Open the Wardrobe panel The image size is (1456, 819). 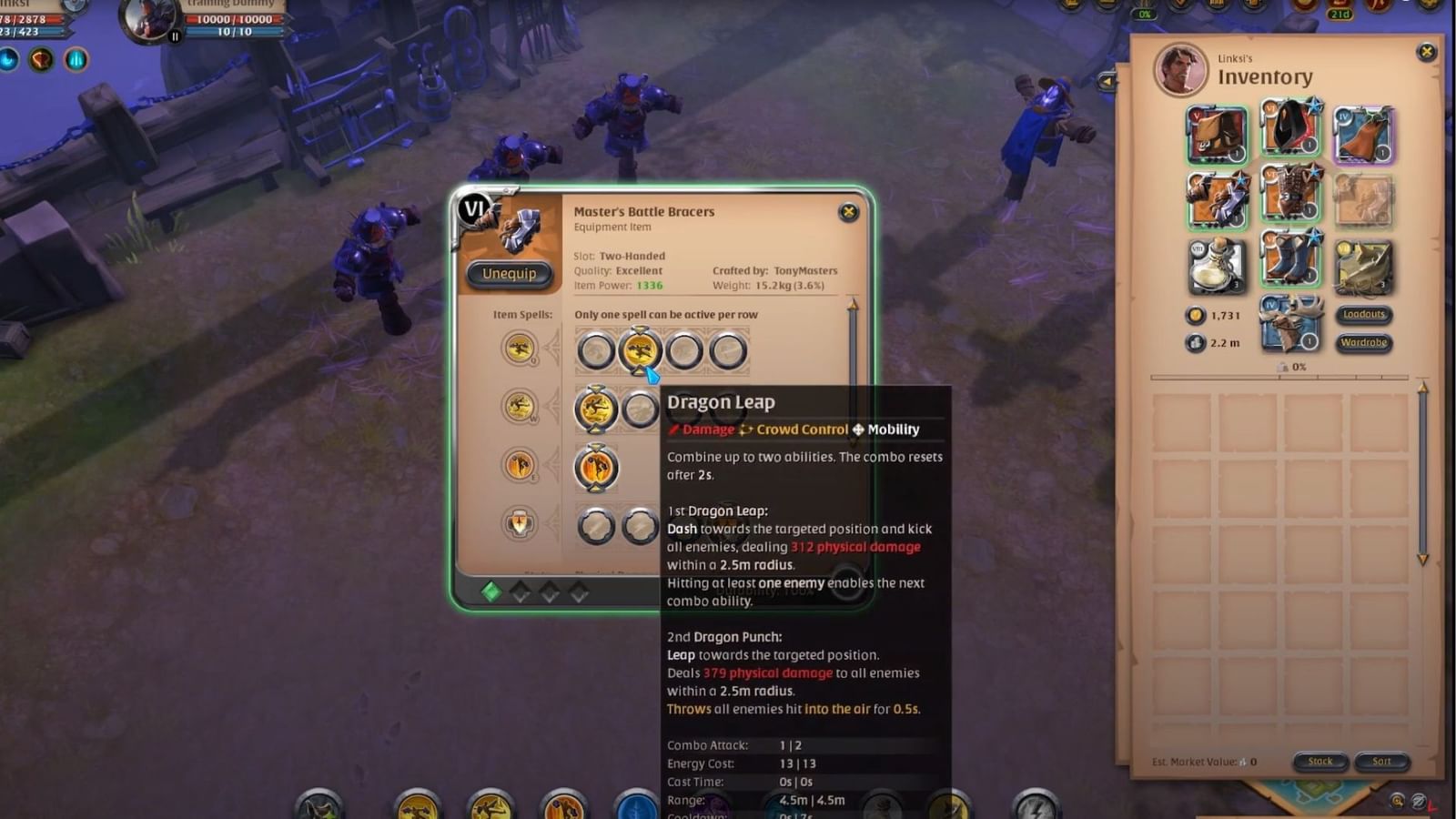[x=1364, y=344]
